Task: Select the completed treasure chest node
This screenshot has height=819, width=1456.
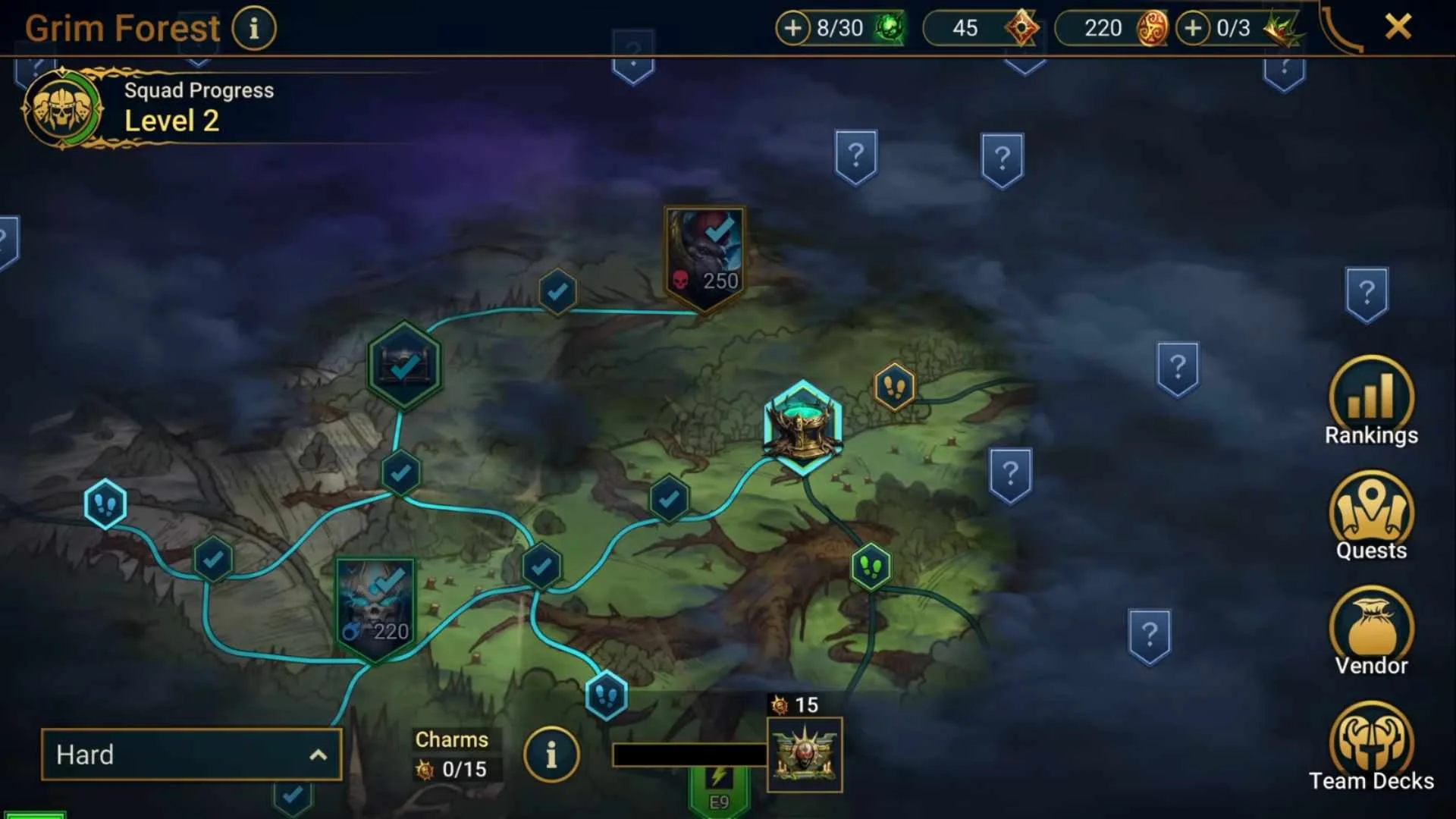Action: 404,366
